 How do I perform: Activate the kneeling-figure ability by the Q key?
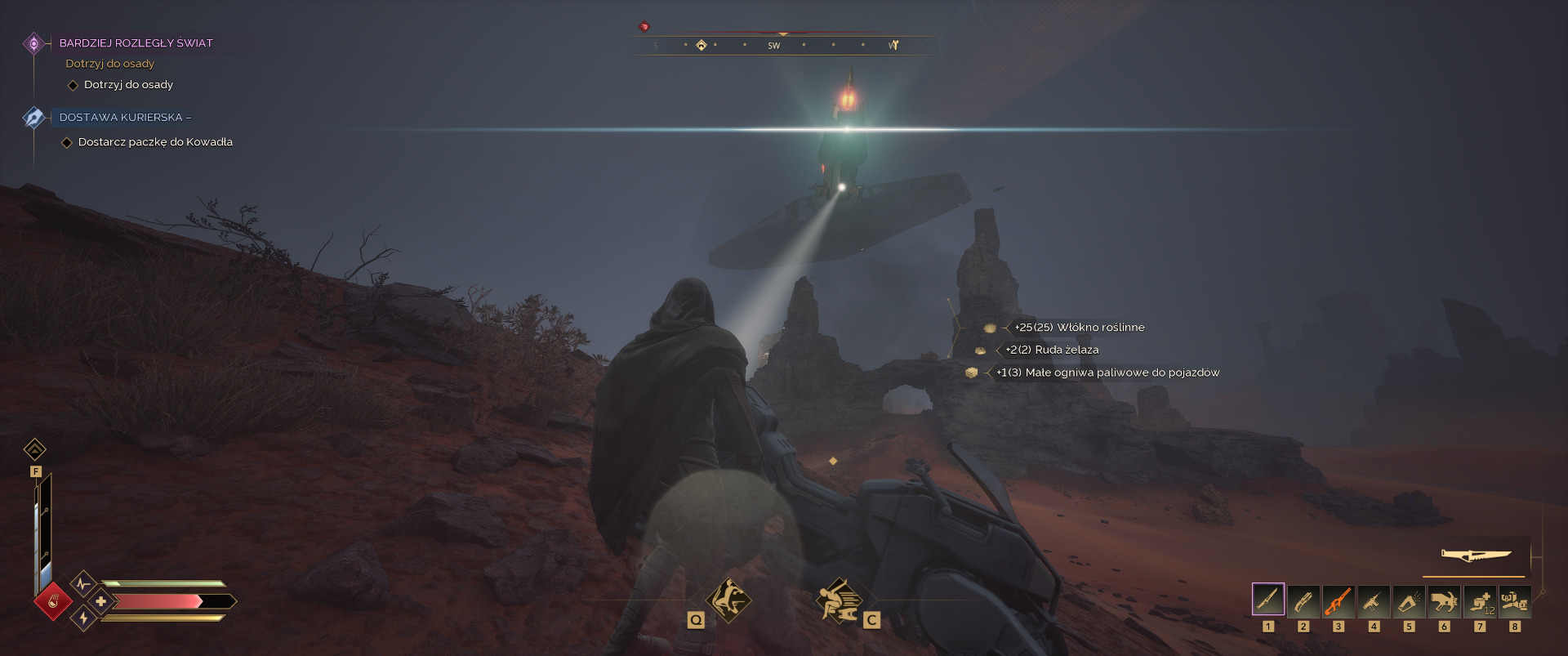728,600
